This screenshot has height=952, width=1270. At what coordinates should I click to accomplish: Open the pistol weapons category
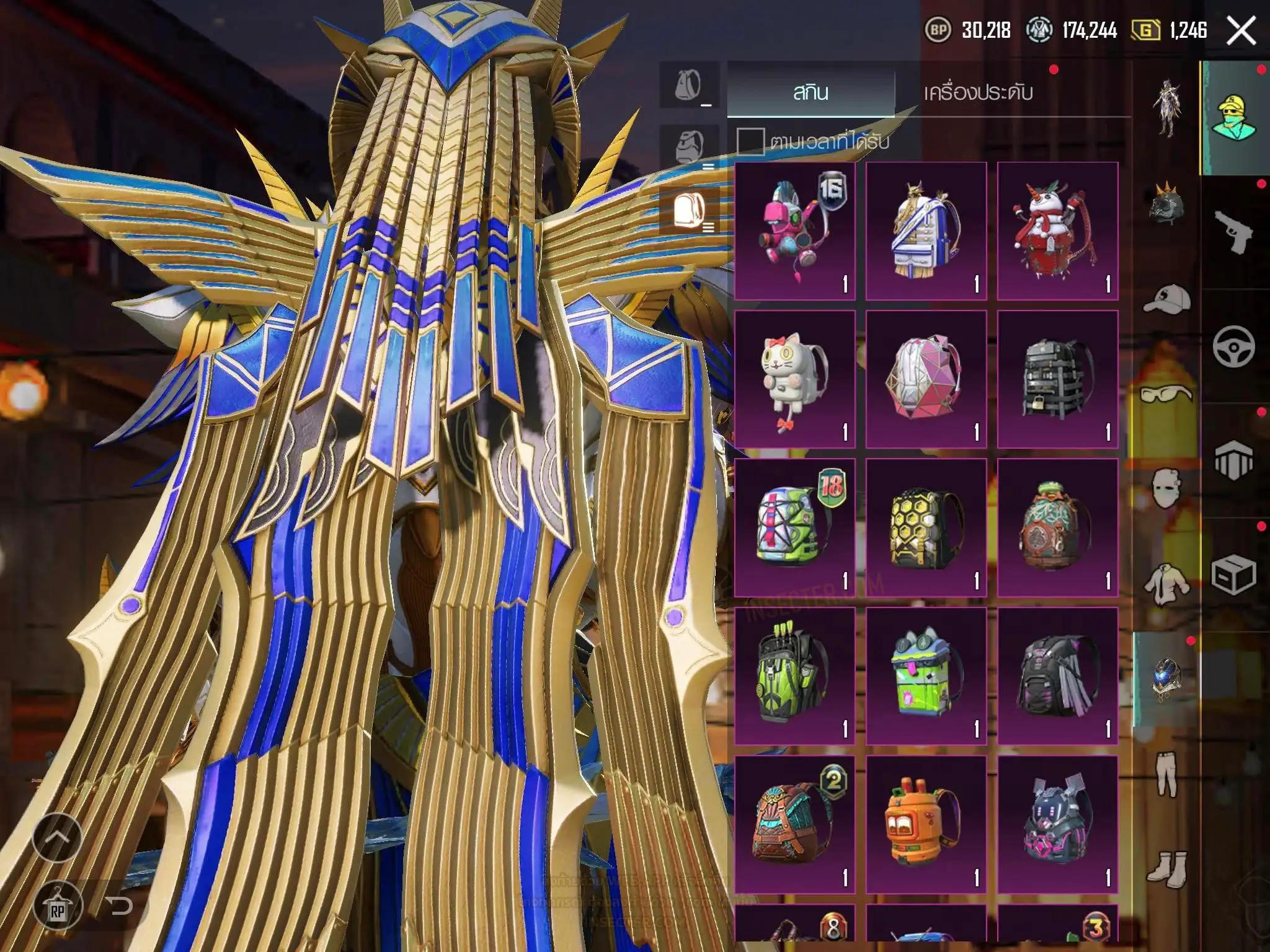1233,231
